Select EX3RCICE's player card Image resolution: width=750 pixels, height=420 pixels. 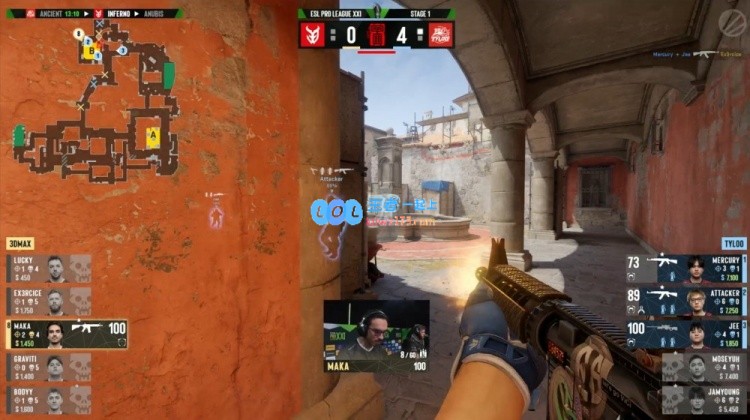pos(50,301)
